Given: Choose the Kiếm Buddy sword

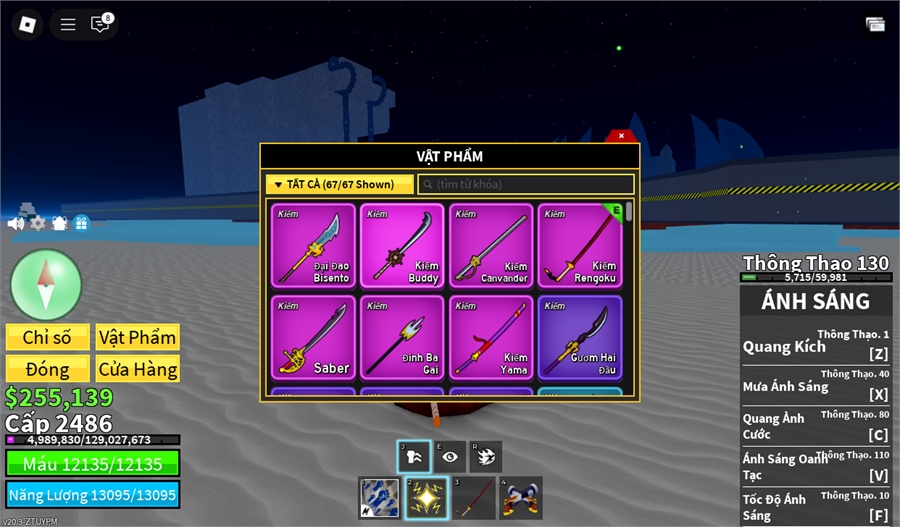Looking at the screenshot, I should click(402, 246).
